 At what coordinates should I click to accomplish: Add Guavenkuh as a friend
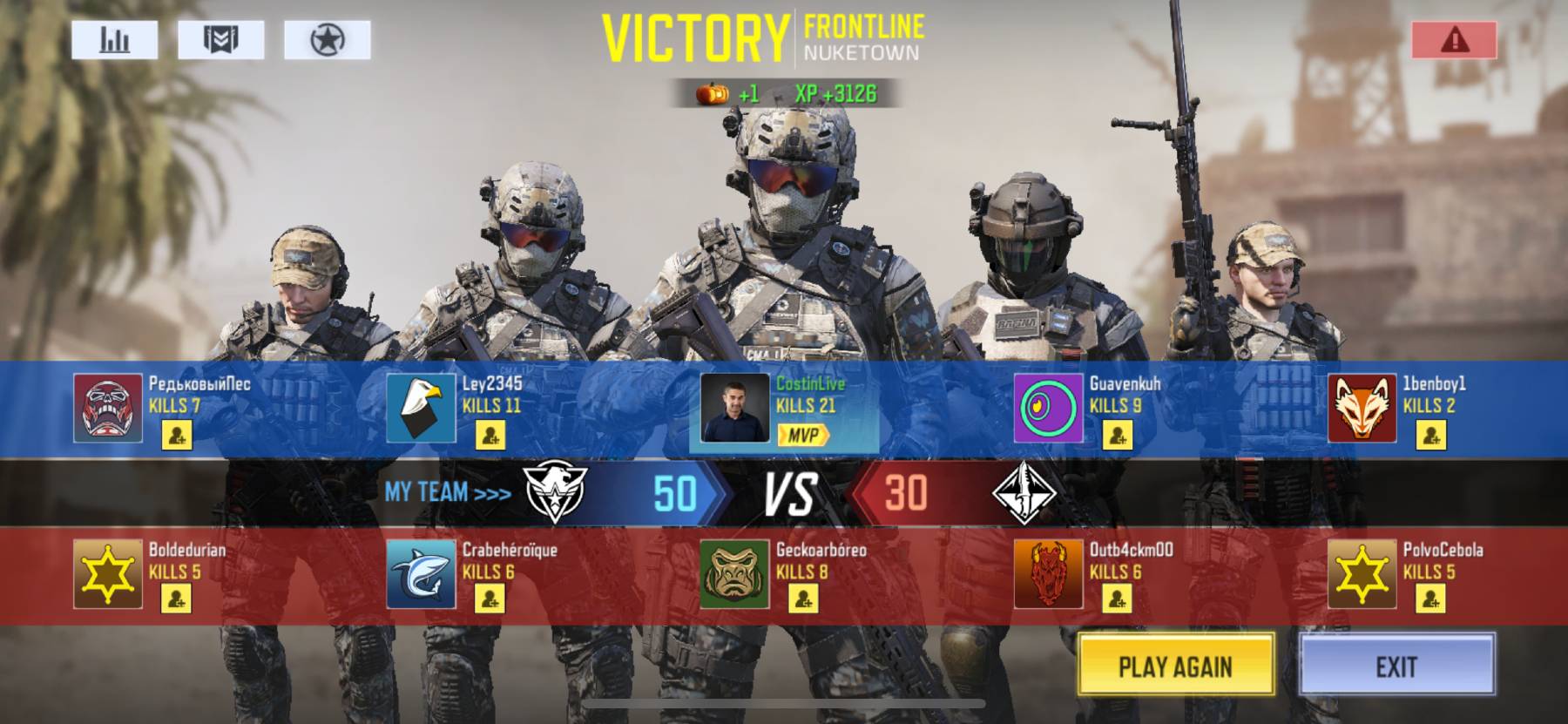coord(1118,435)
